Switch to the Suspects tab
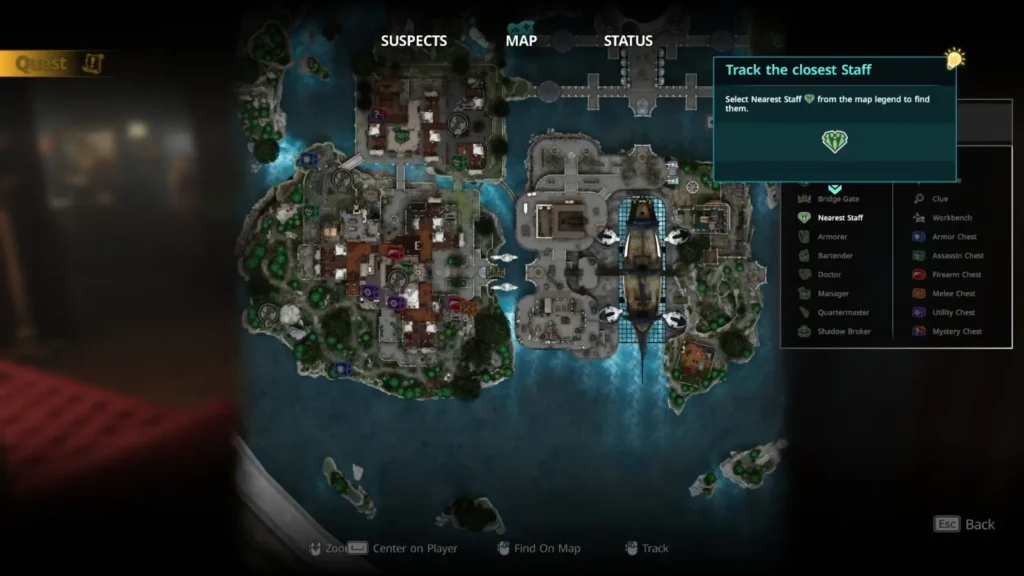The width and height of the screenshot is (1024, 576). coord(413,41)
